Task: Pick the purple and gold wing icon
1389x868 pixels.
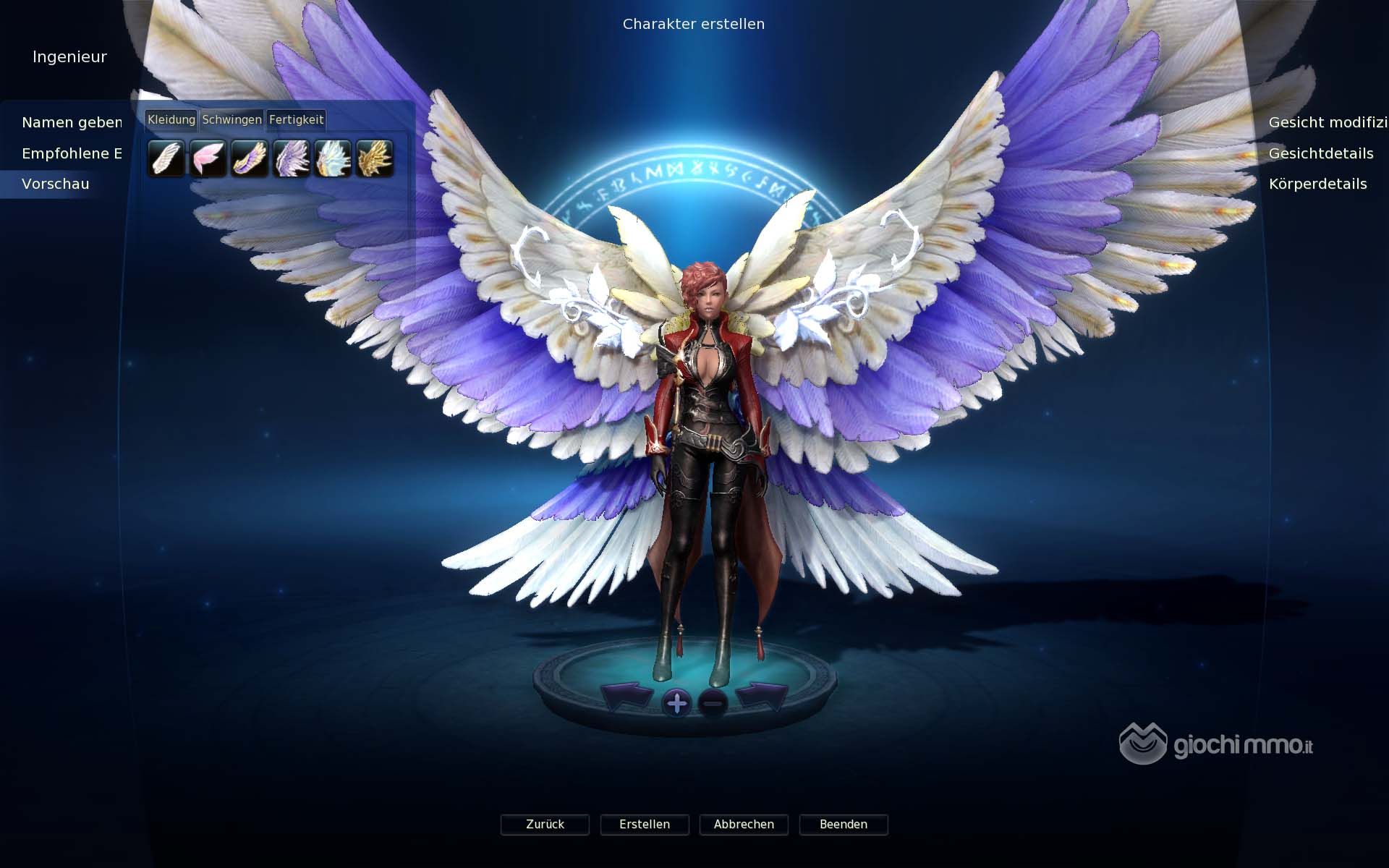Action: 250,158
